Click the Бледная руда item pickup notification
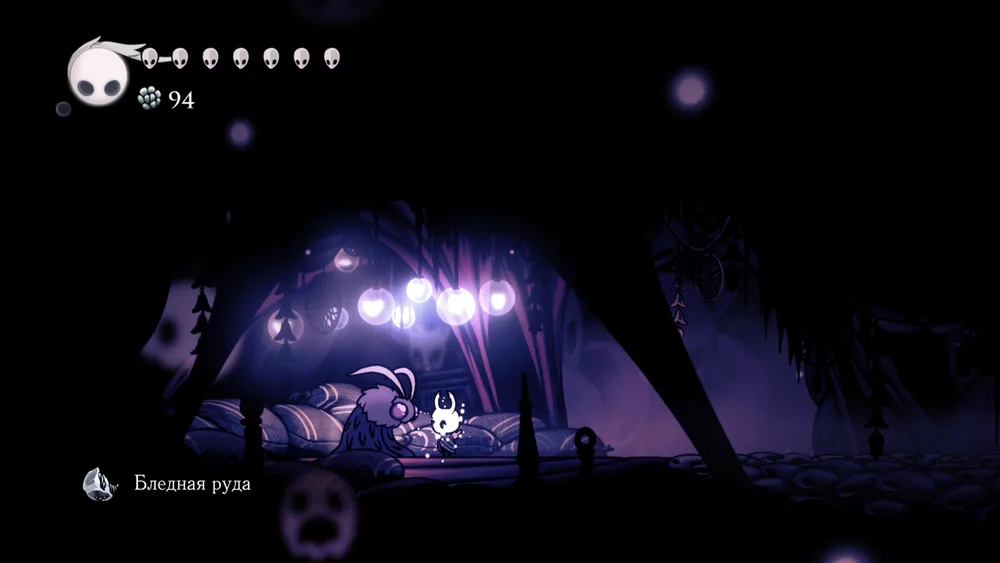This screenshot has height=563, width=1000. 168,484
